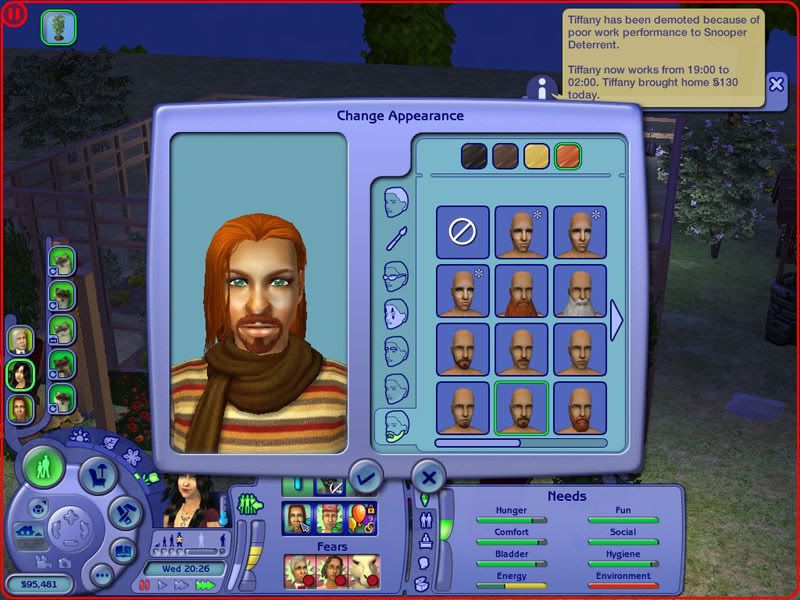Show next page of facial hair styles
Image resolution: width=800 pixels, height=600 pixels.
tap(617, 320)
